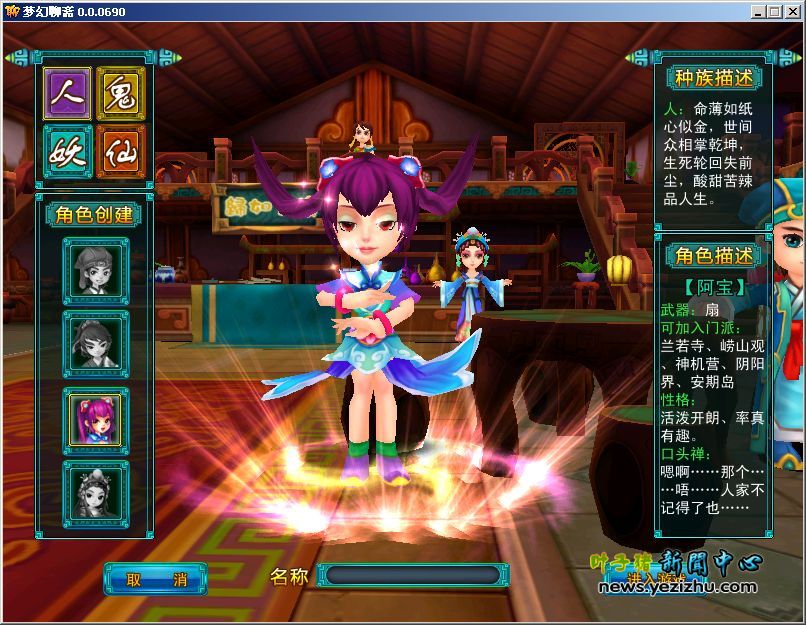This screenshot has height=625, width=806.
Task: Close the game window
Action: (791, 12)
